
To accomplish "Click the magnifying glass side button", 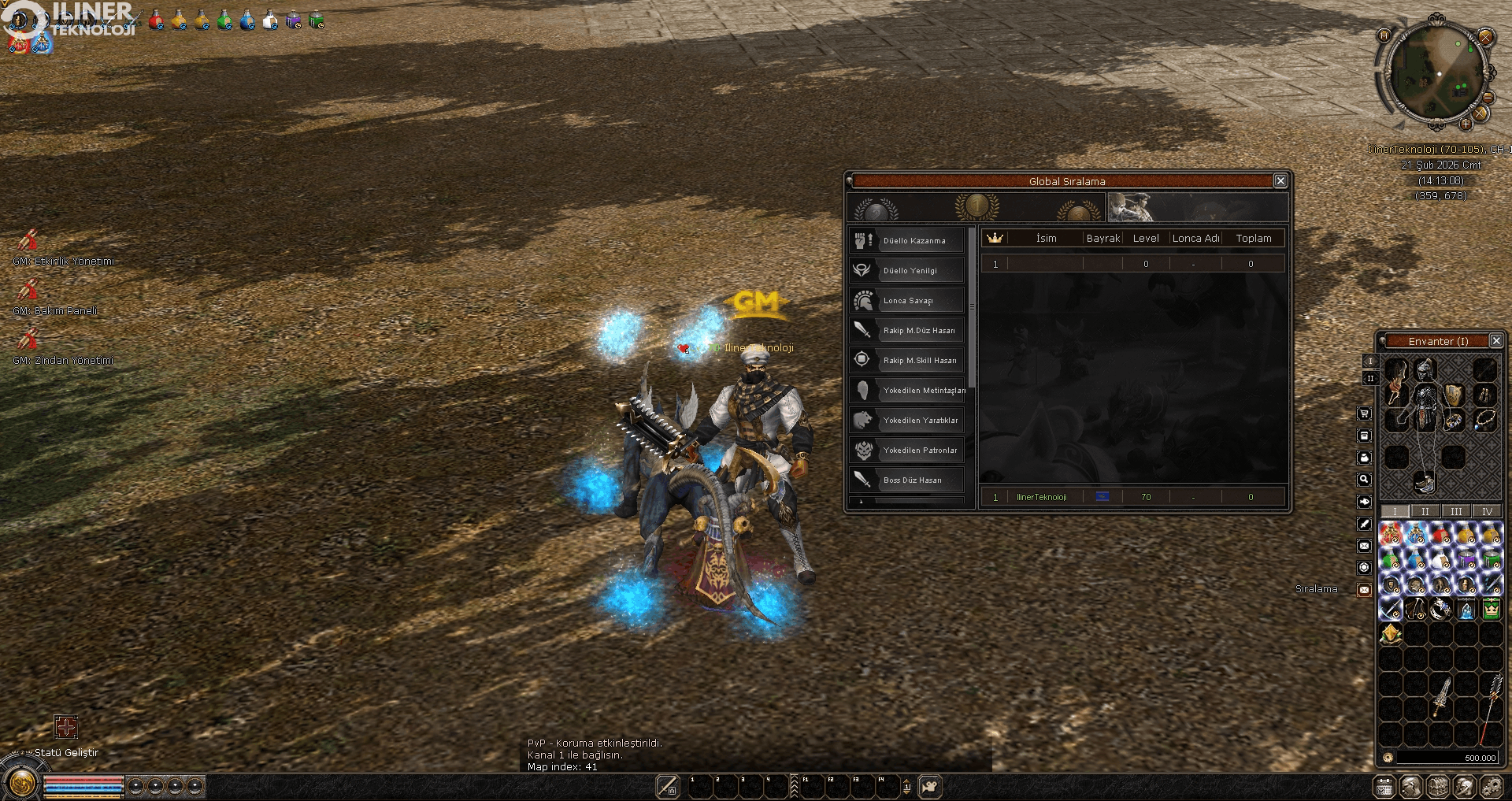I will tap(1365, 480).
